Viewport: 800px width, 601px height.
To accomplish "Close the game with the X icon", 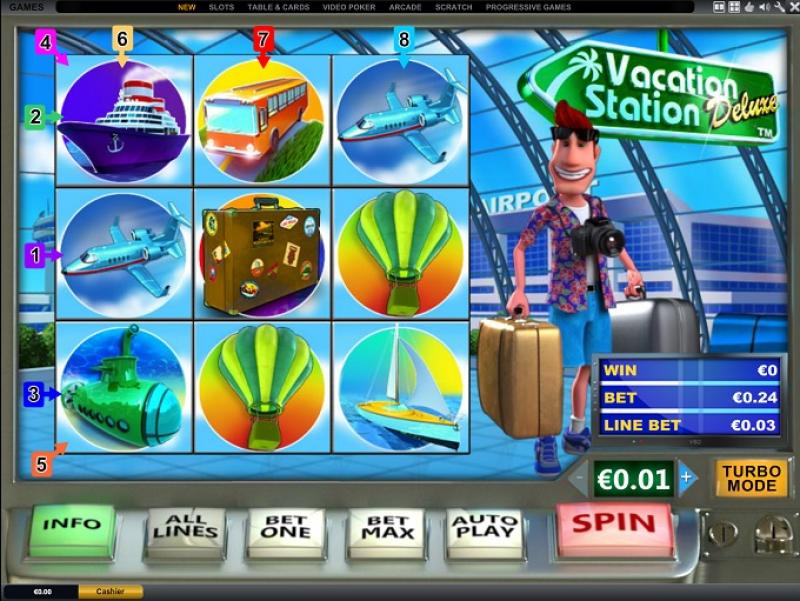I will pyautogui.click(x=791, y=7).
